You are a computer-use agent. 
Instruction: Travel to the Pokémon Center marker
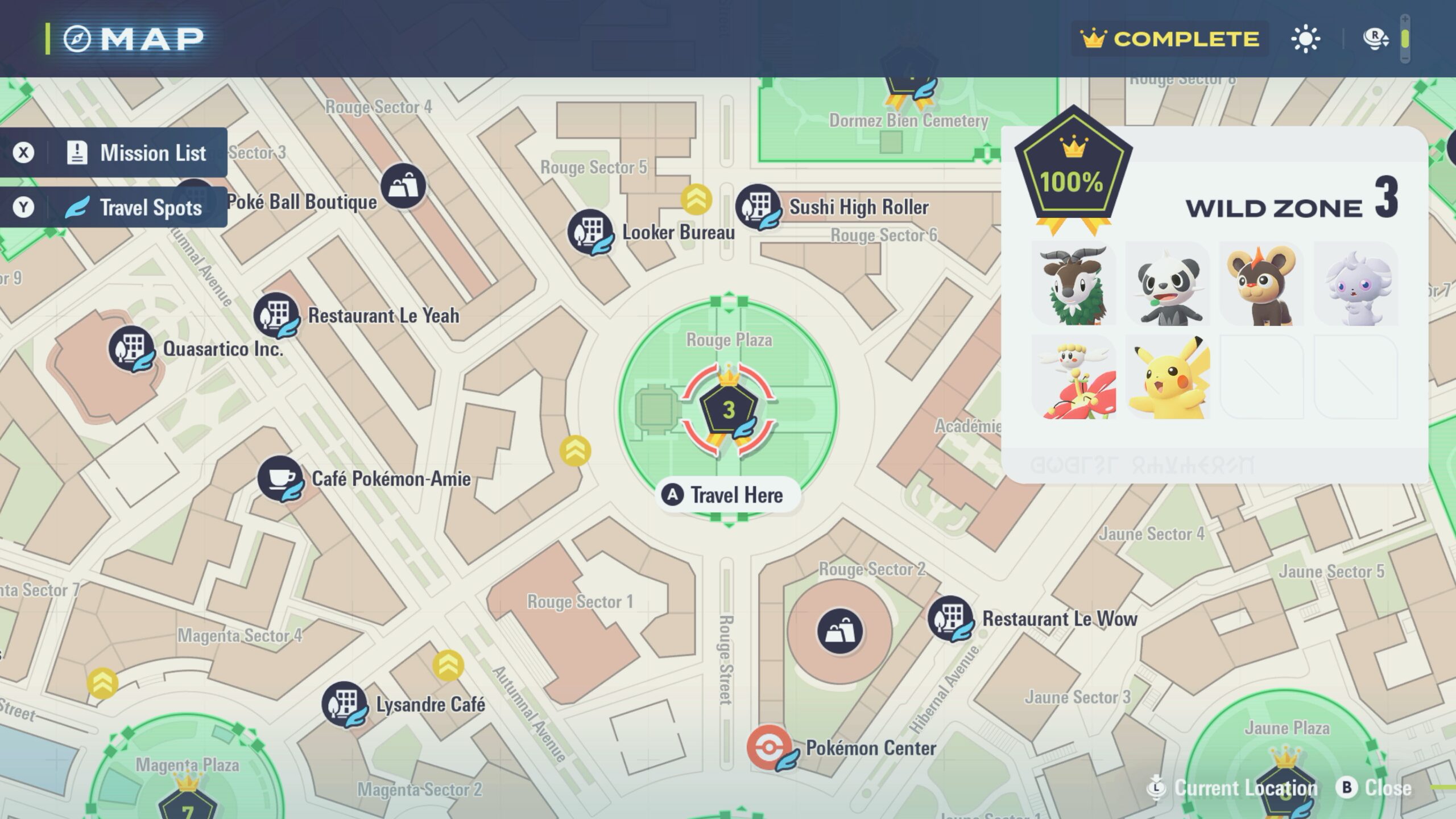770,747
